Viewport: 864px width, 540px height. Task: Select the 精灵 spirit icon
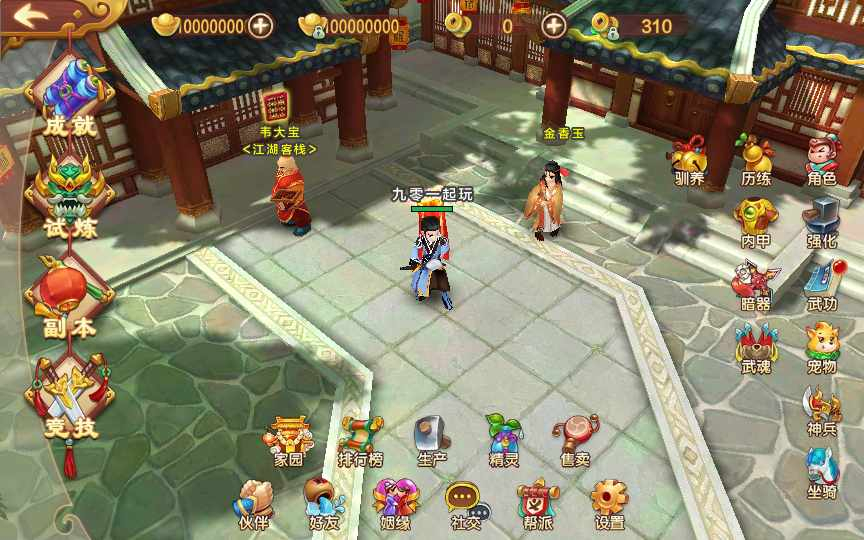[504, 440]
